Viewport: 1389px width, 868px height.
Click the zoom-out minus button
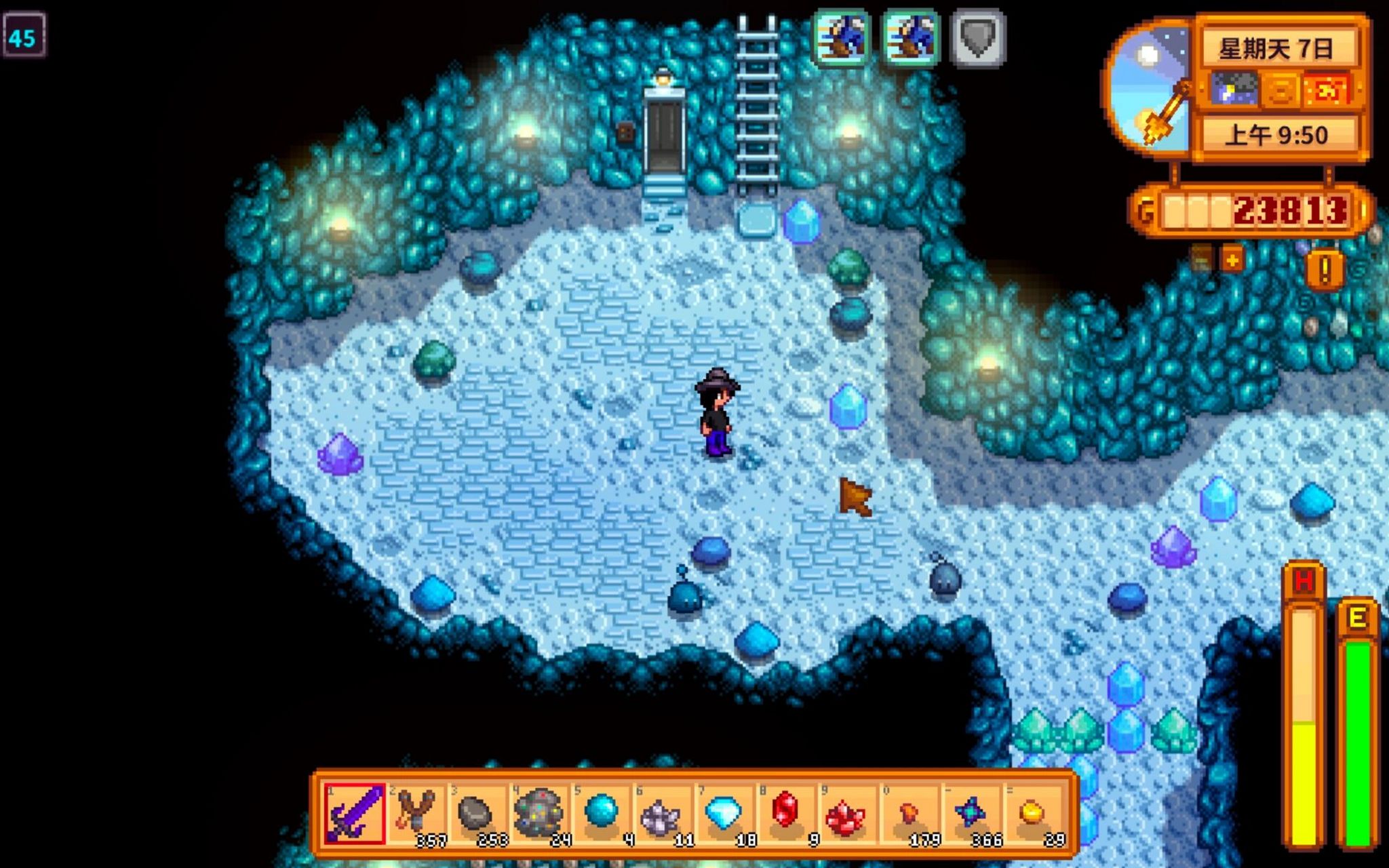click(x=1200, y=260)
